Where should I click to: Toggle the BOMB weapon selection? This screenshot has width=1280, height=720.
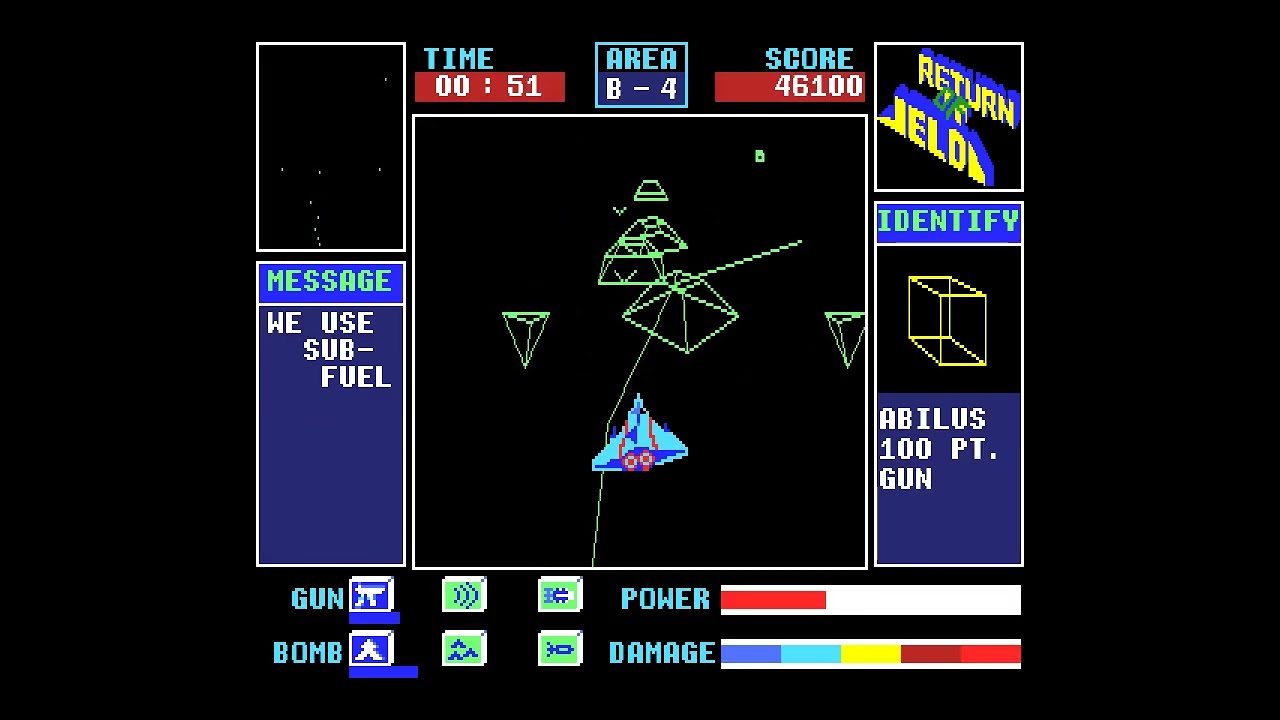pyautogui.click(x=369, y=650)
